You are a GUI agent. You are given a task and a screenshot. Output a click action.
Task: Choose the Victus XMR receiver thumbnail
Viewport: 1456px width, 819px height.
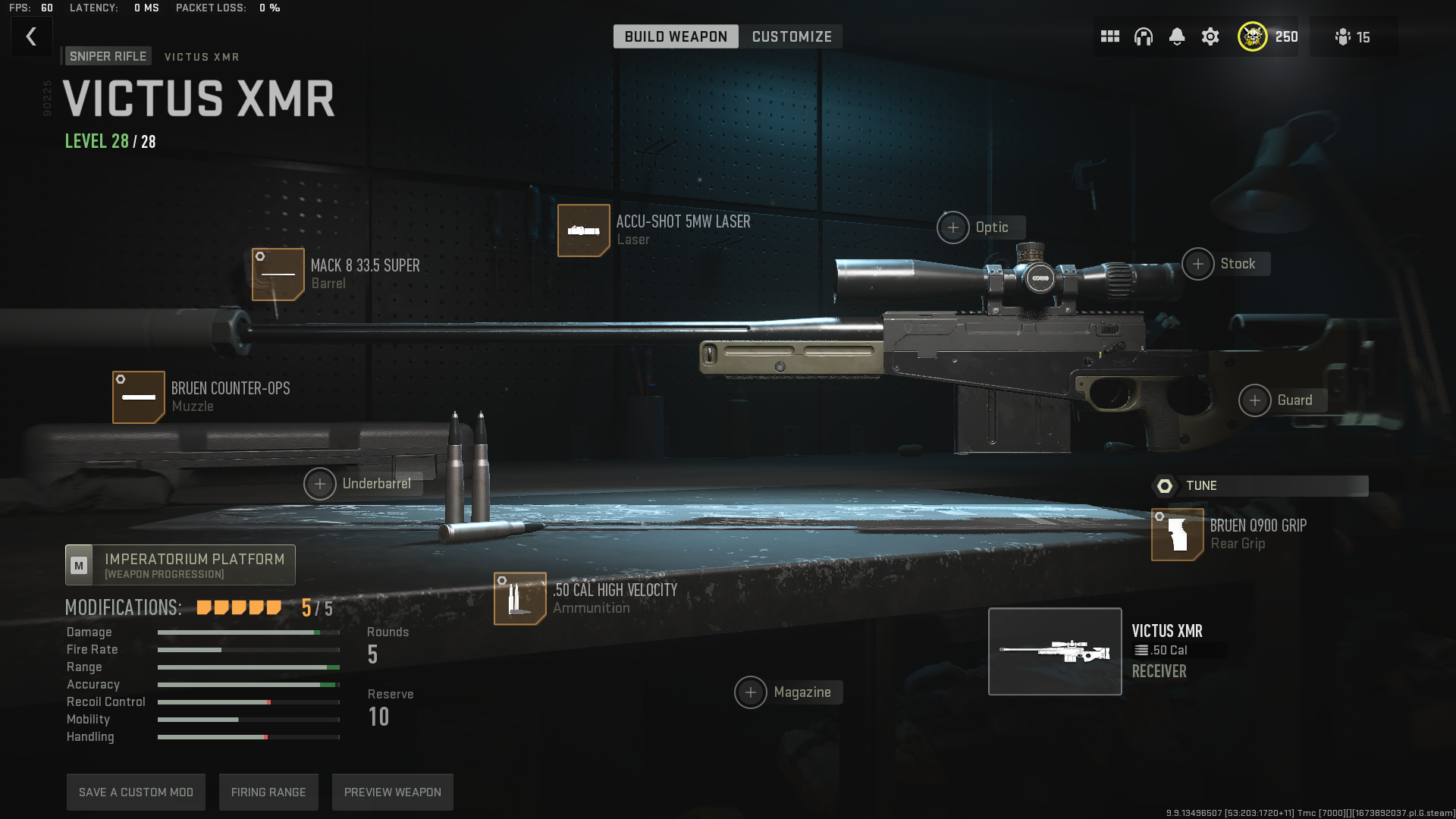tap(1055, 651)
